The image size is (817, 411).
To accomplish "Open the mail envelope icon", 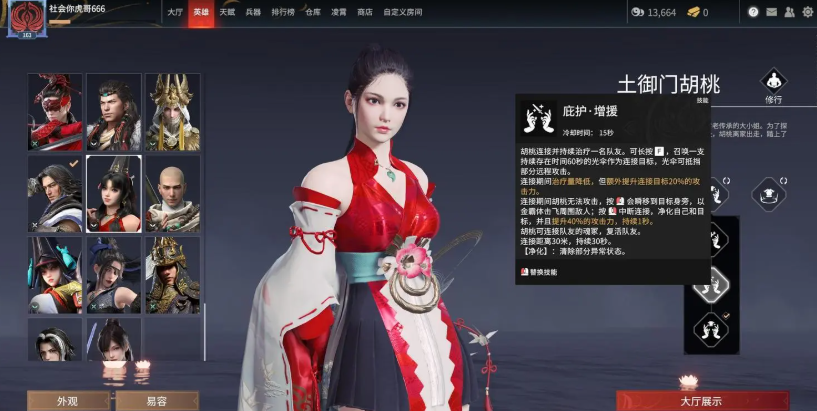I will [770, 12].
